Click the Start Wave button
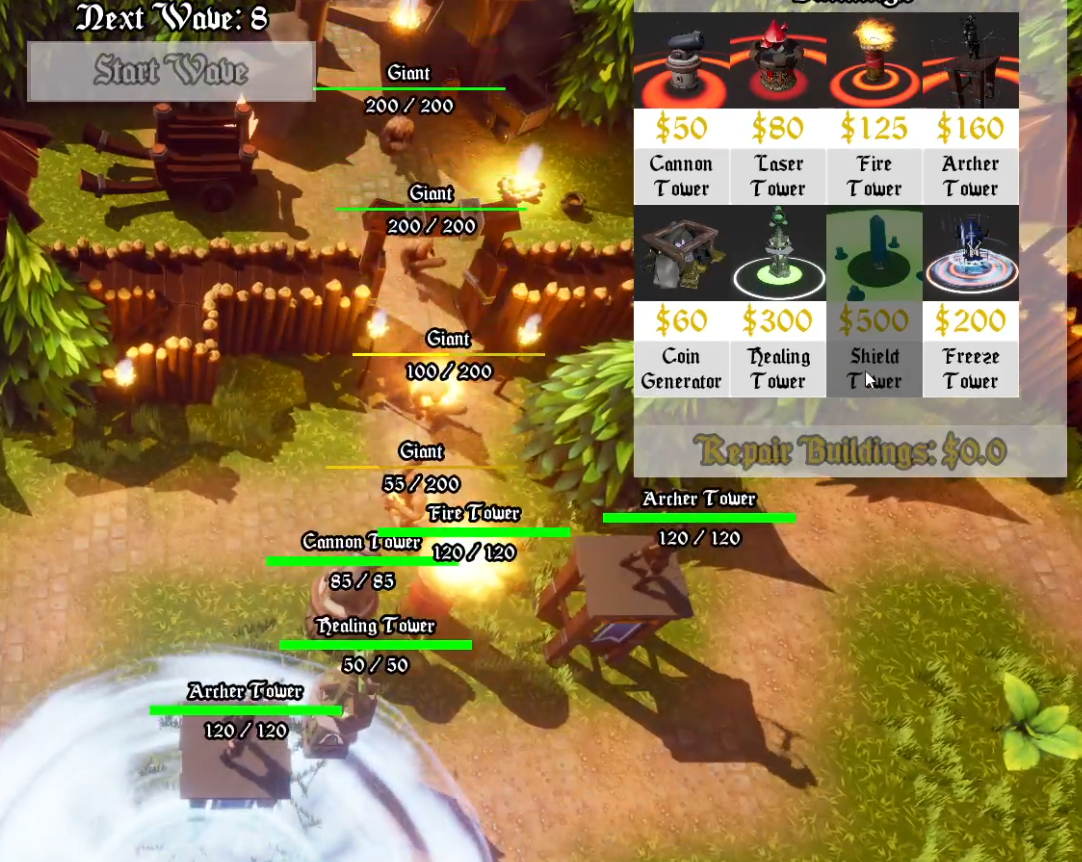1082x862 pixels. (171, 71)
